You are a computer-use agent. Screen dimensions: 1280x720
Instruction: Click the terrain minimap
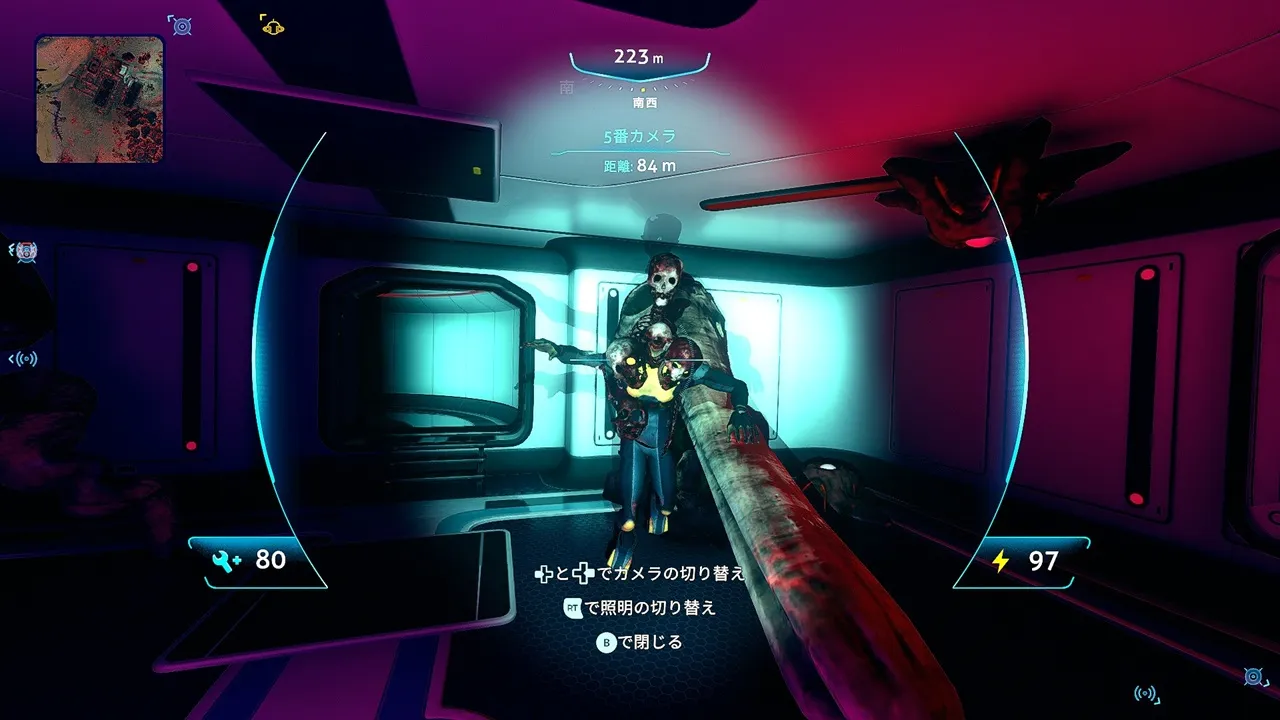pos(100,99)
